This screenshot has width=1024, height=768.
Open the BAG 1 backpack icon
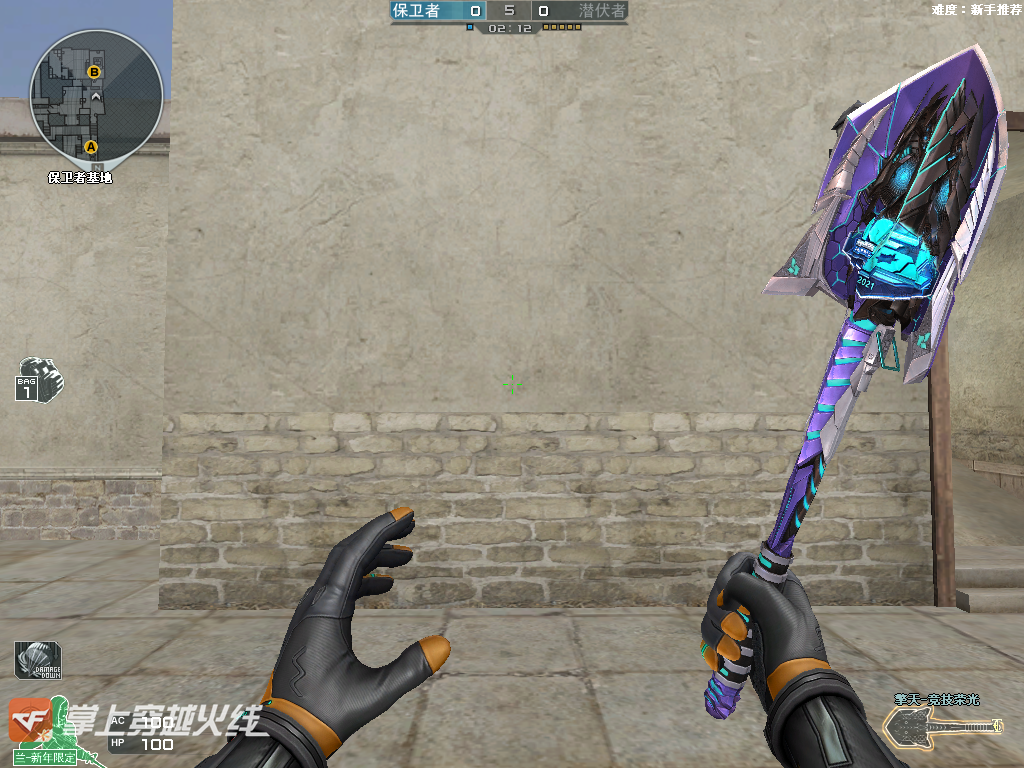tap(37, 378)
